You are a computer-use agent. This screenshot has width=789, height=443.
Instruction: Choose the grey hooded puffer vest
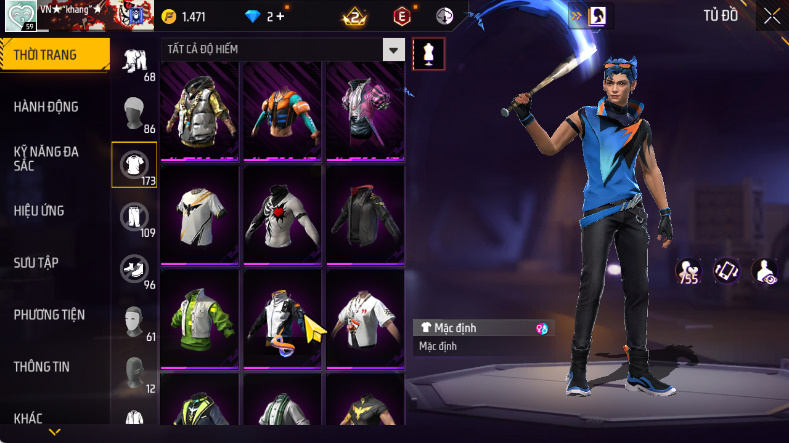pyautogui.click(x=200, y=108)
